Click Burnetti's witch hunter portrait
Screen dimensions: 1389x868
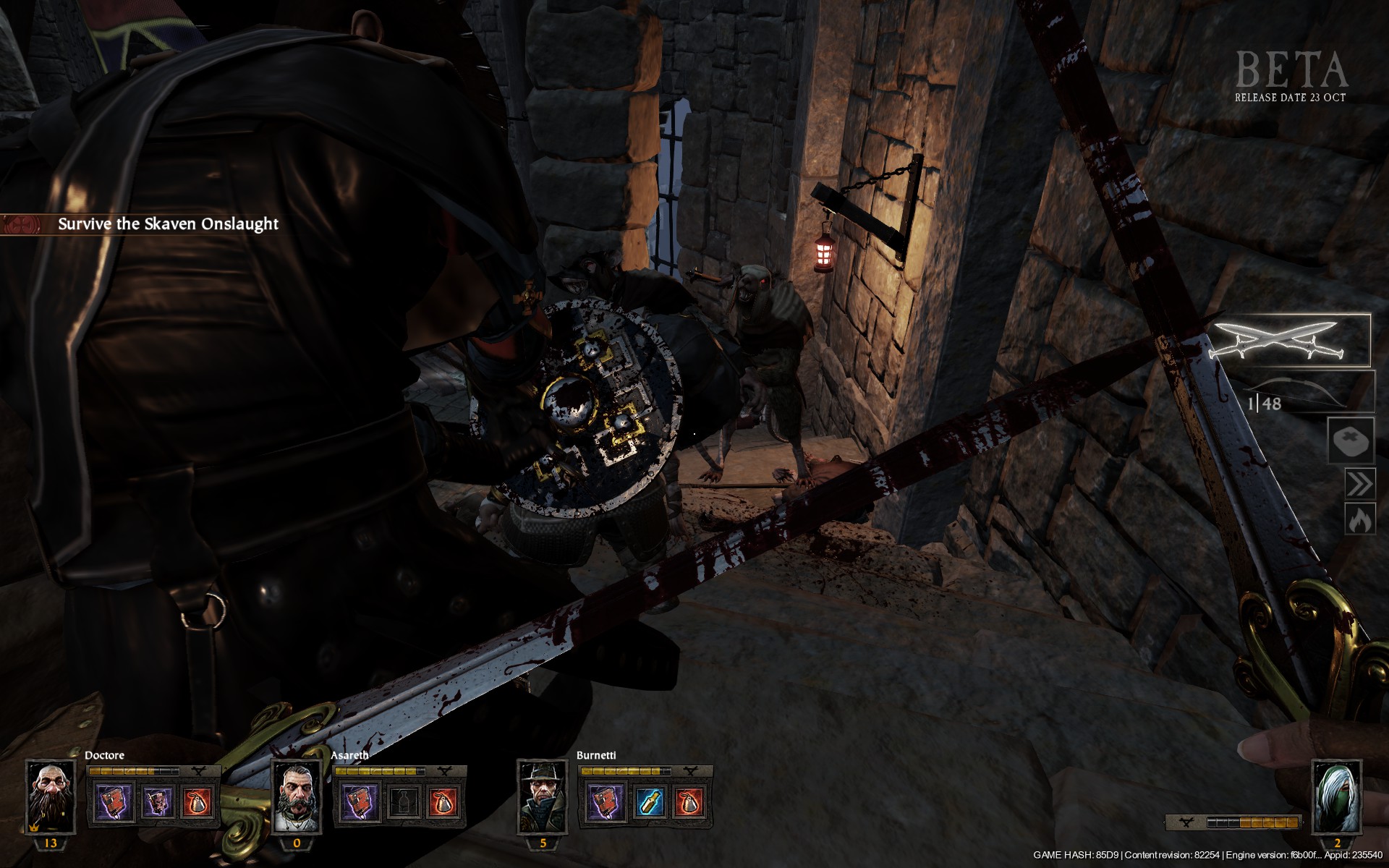543,796
